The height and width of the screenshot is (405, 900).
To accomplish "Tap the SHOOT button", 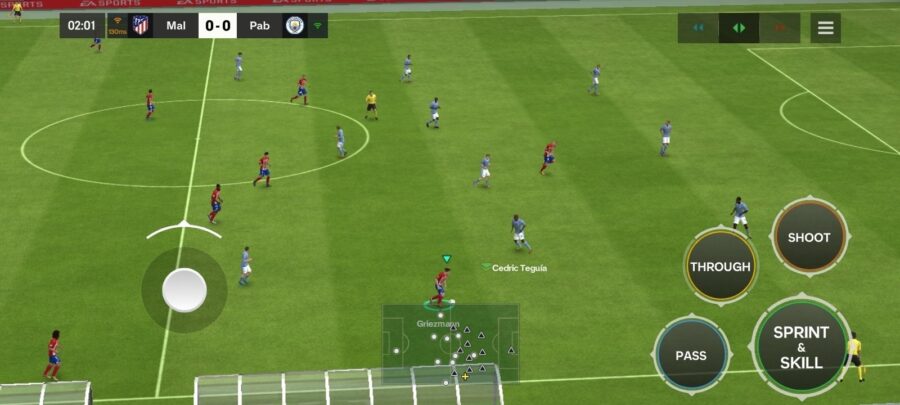I will (809, 237).
